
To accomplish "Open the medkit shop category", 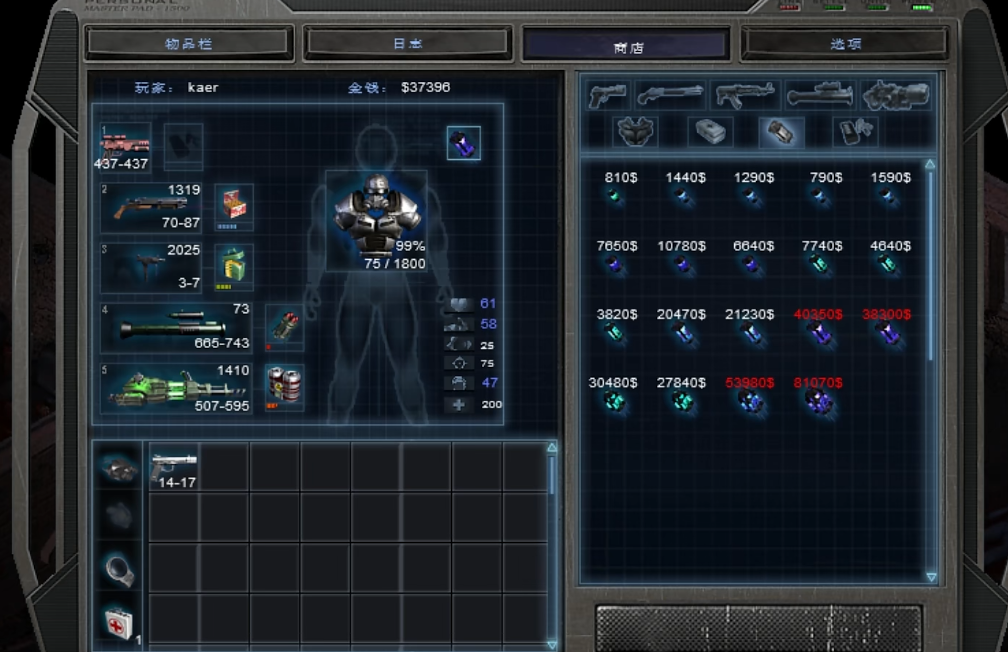I will 709,131.
